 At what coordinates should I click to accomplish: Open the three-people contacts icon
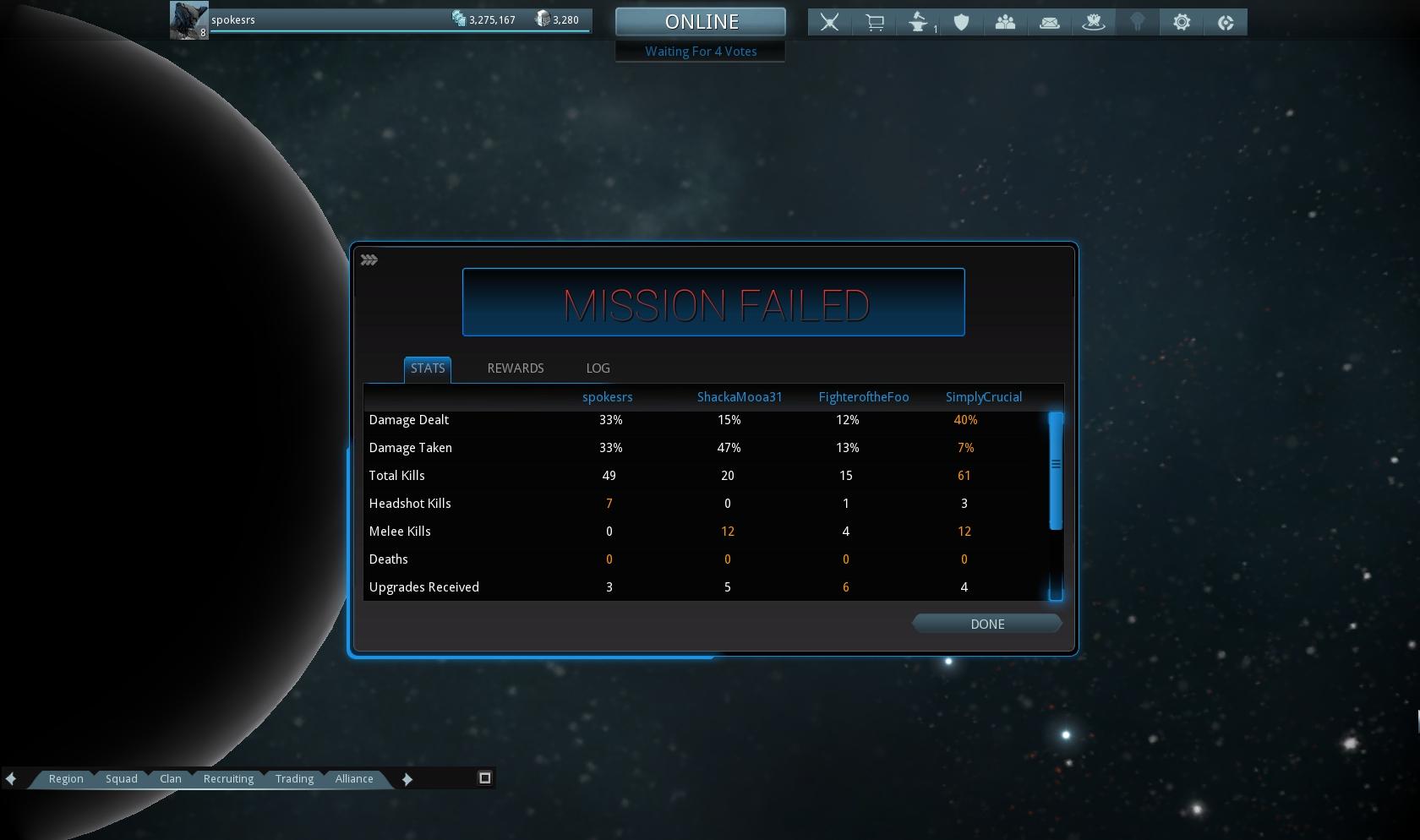(1006, 23)
